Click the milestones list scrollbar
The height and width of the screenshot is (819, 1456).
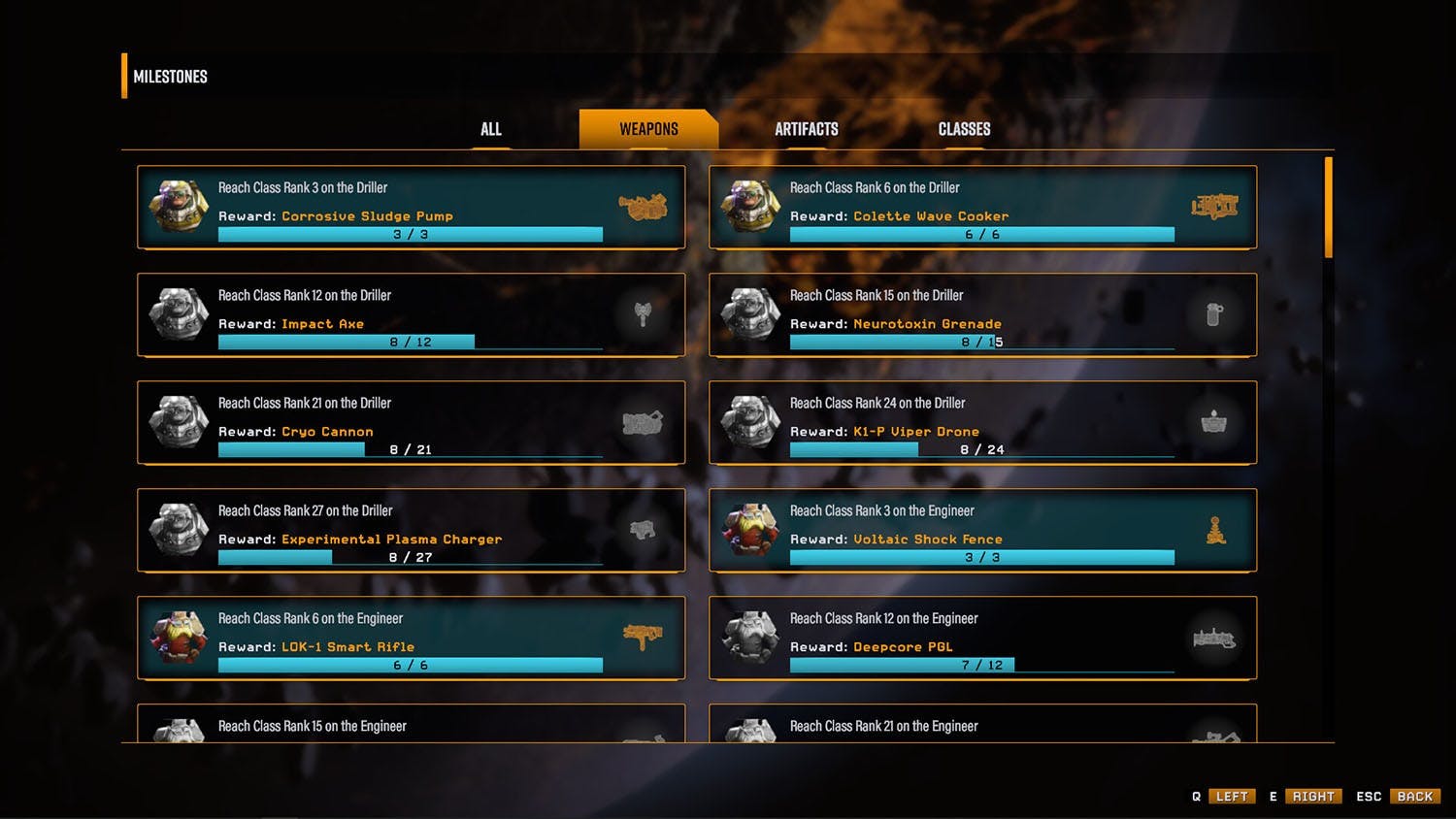[1329, 209]
